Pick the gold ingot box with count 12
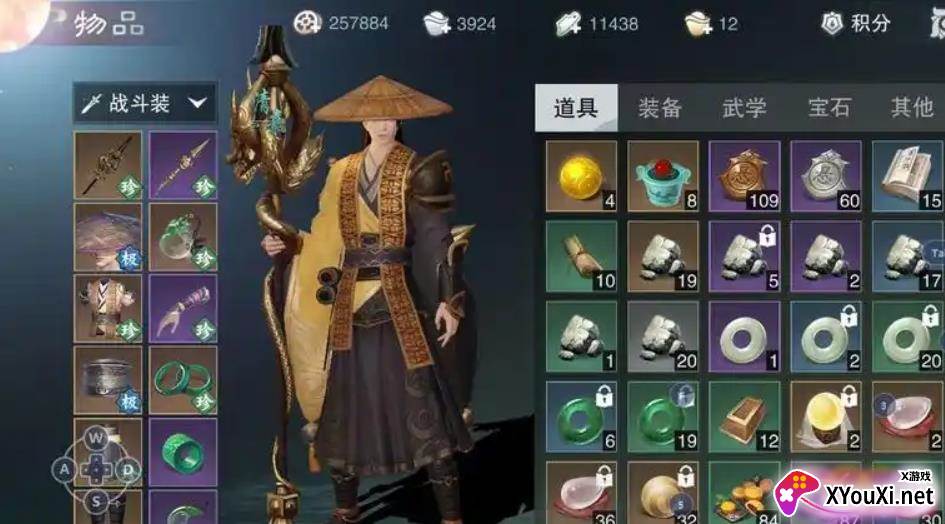Screen dimensions: 945x524 click(745, 416)
